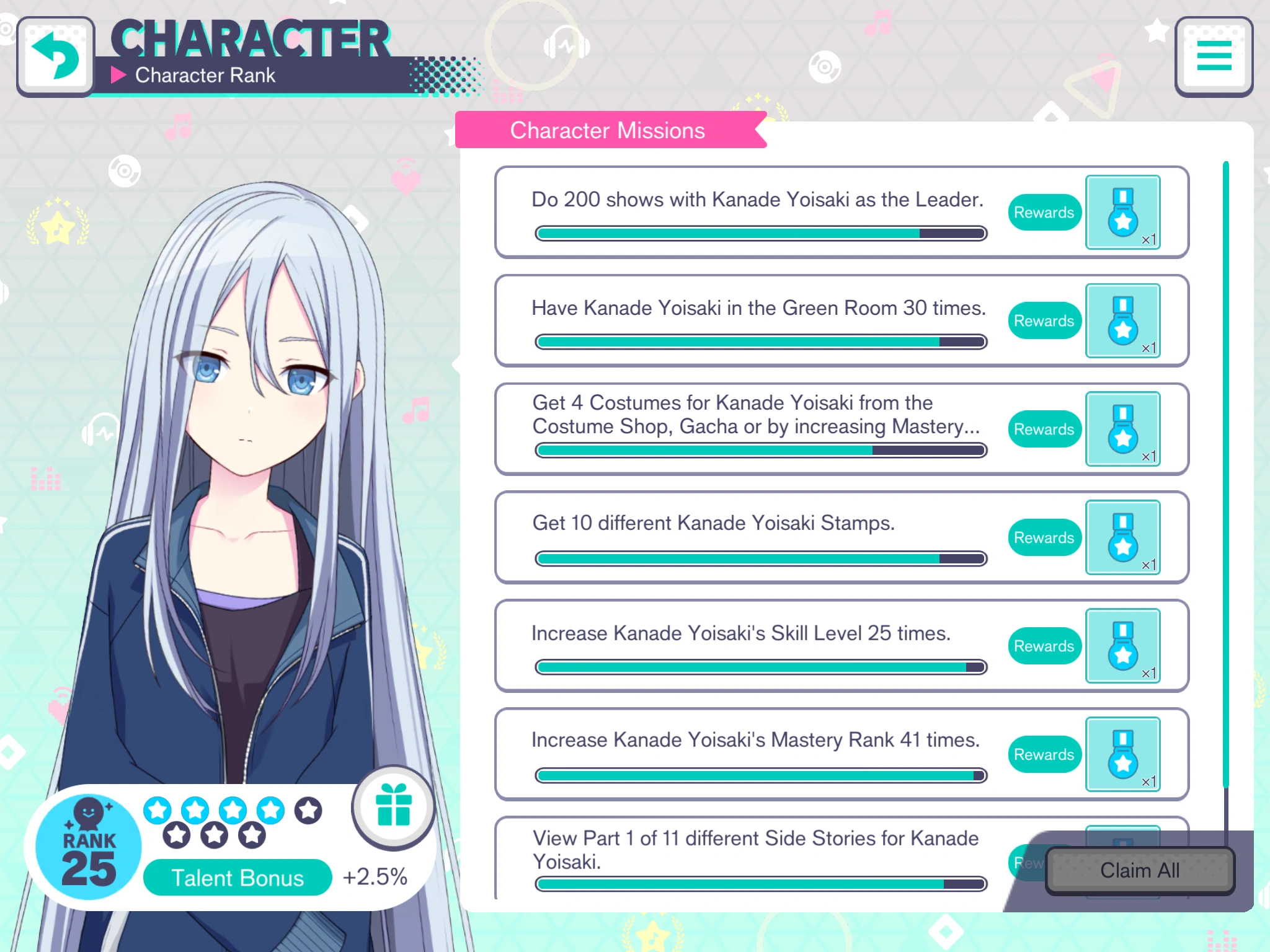This screenshot has width=1270, height=952.
Task: Switch to the Character Rank tab
Action: pos(205,76)
